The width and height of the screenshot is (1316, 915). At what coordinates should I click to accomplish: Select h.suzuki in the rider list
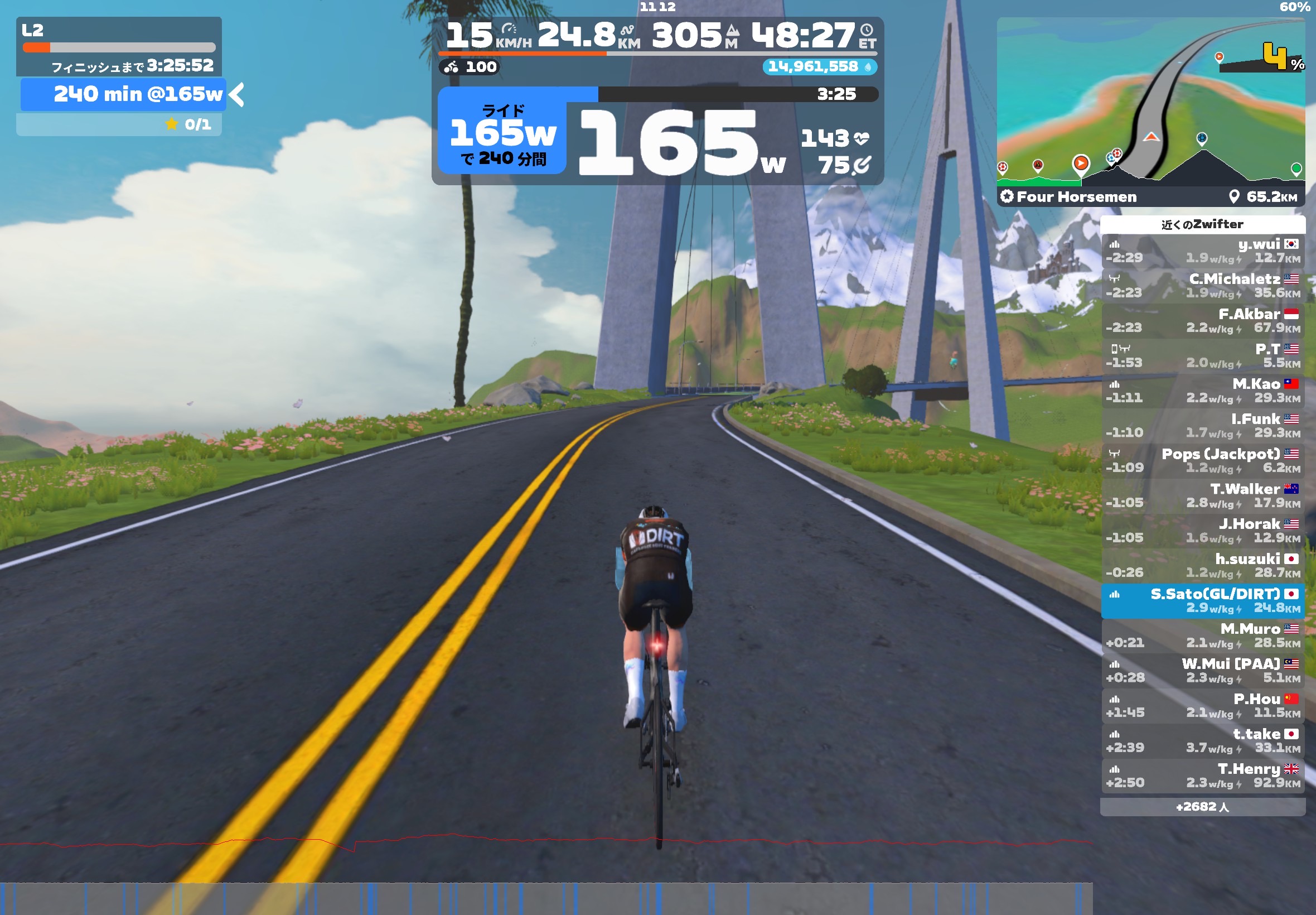1202,565
